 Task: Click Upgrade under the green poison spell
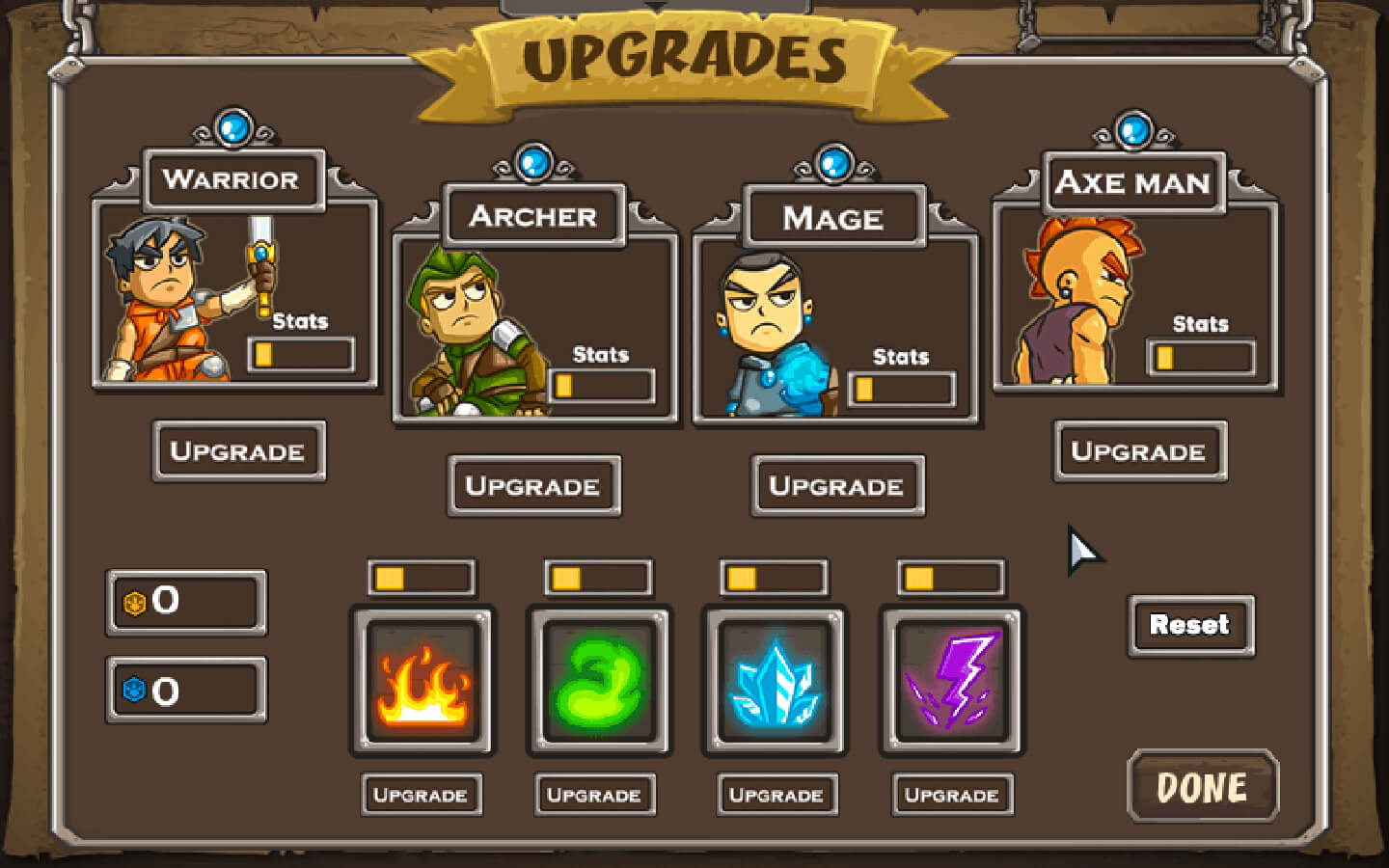(595, 795)
